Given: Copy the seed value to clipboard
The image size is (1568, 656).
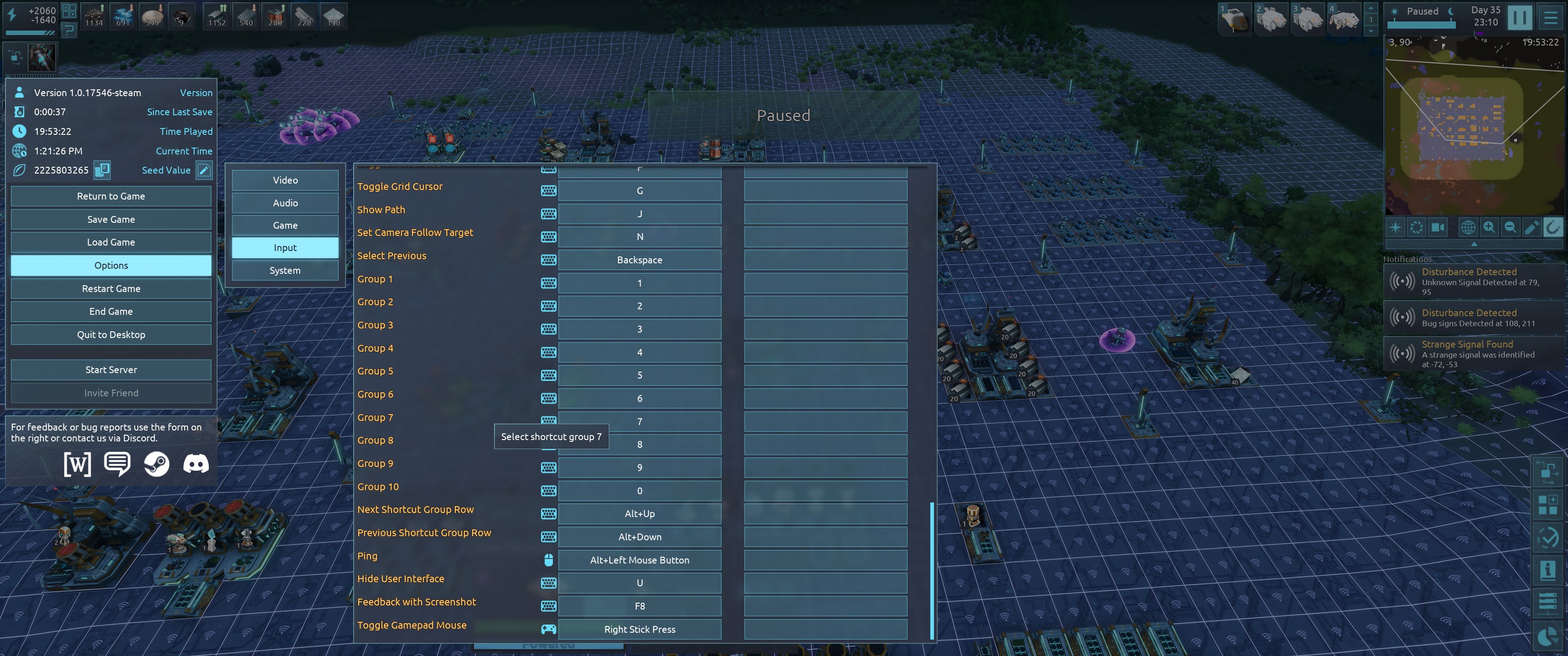Looking at the screenshot, I should [x=102, y=170].
